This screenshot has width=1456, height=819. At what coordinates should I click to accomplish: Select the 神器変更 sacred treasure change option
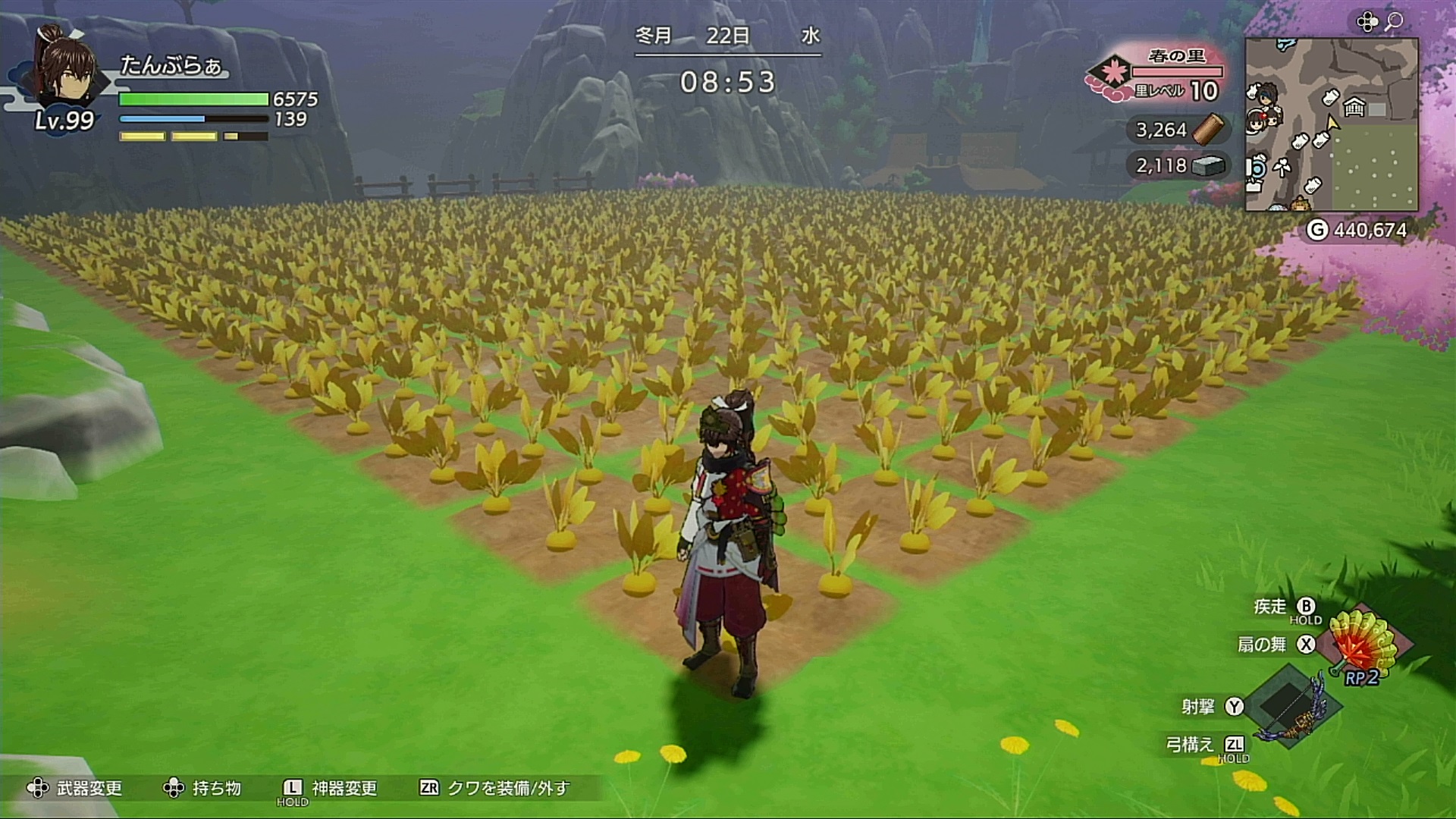click(330, 789)
